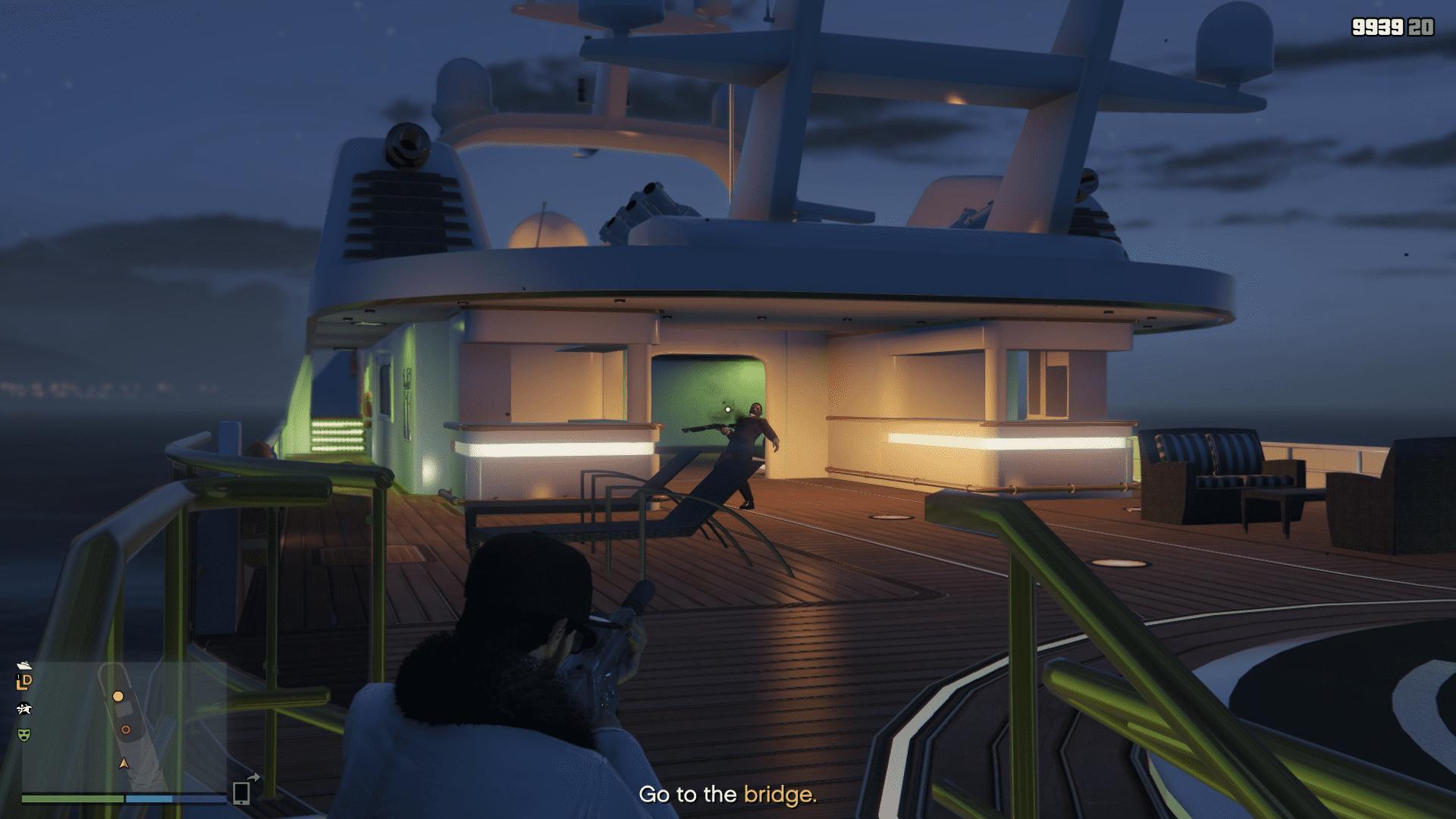This screenshot has width=1456, height=819.
Task: Select the LD badge icon beside the minimap
Action: tap(25, 682)
